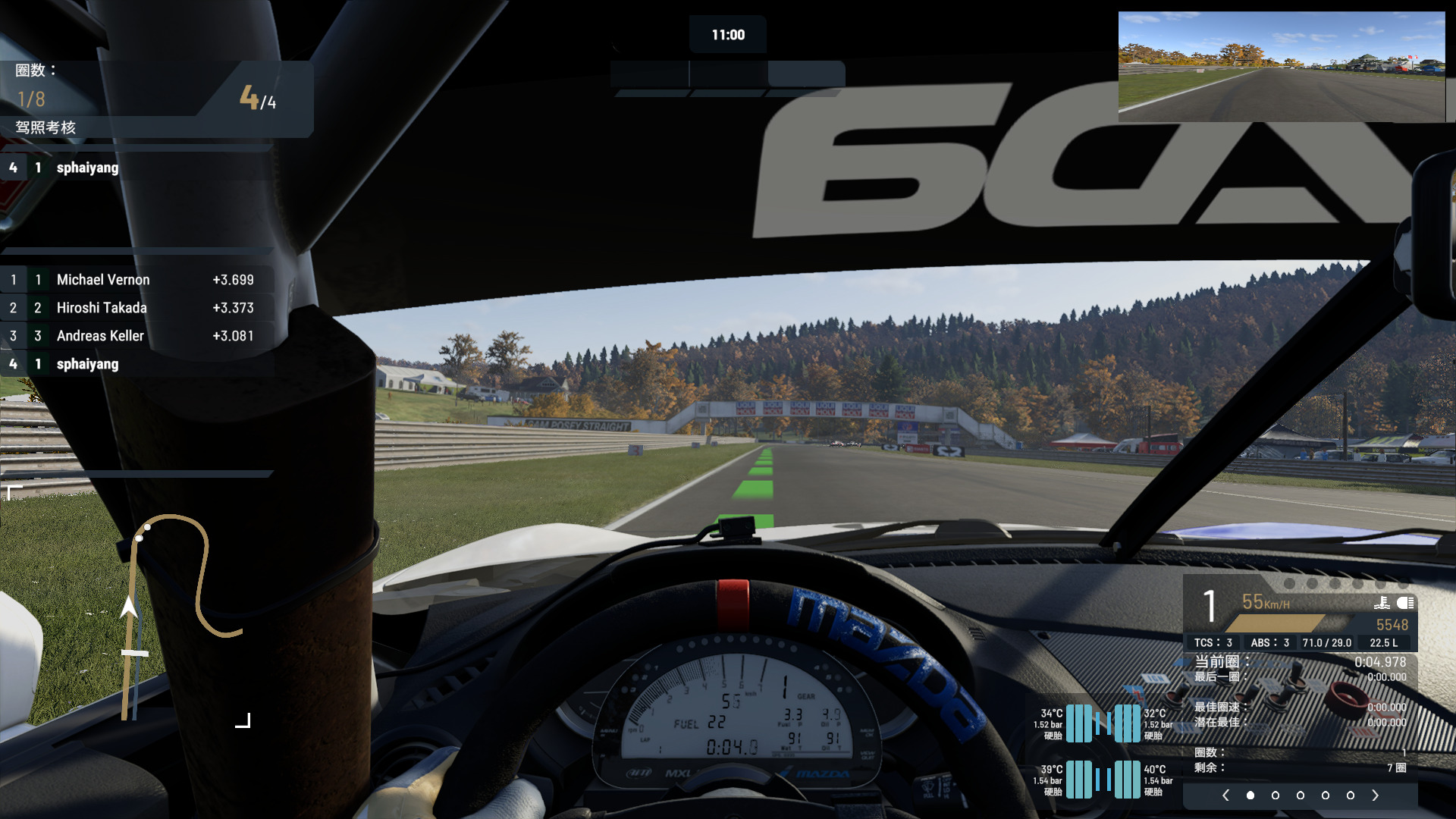Show the previous telemetry page with left arrow
Image resolution: width=1456 pixels, height=819 pixels.
coord(1225,795)
